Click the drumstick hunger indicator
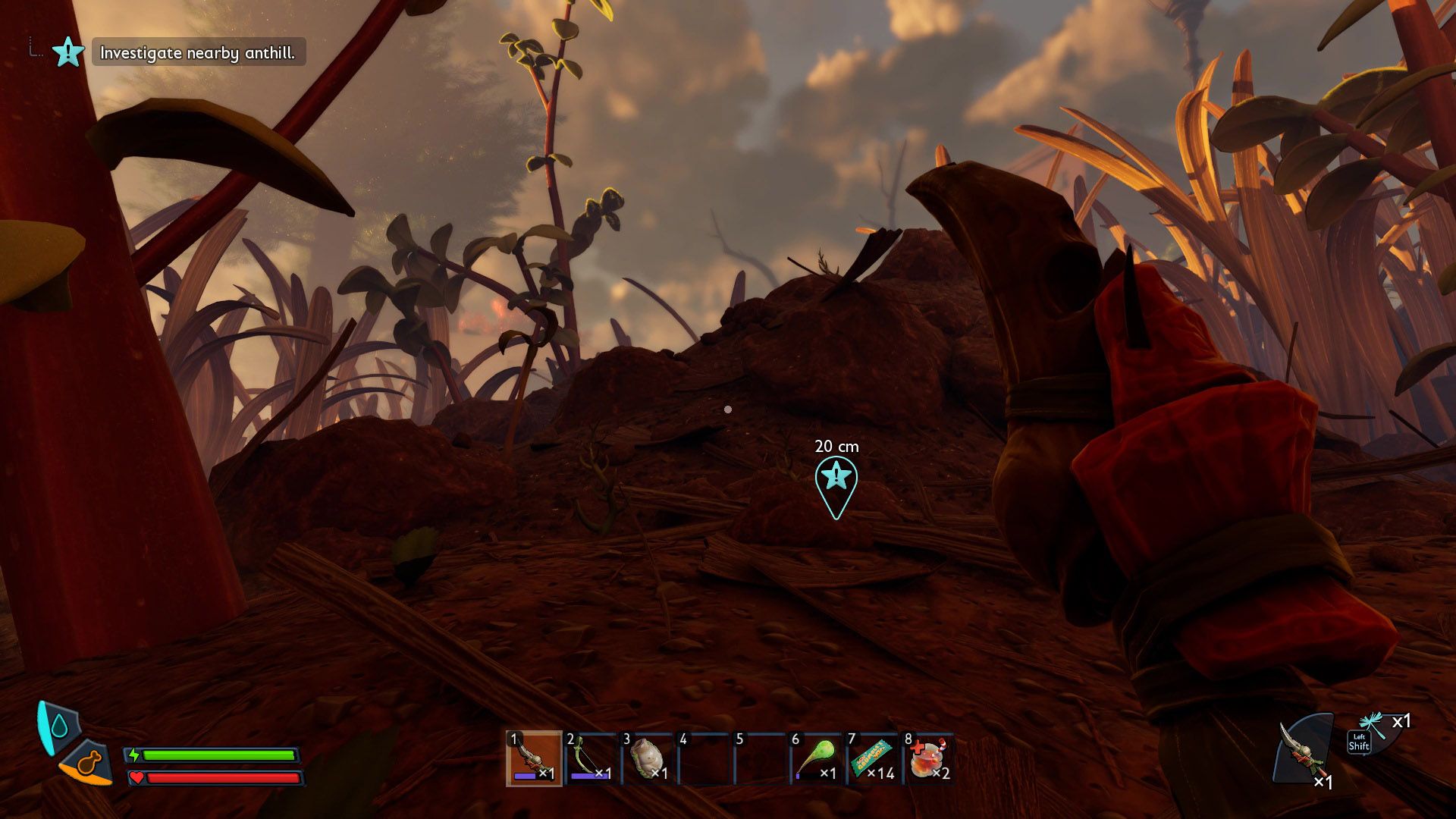The image size is (1456, 819). [x=89, y=763]
